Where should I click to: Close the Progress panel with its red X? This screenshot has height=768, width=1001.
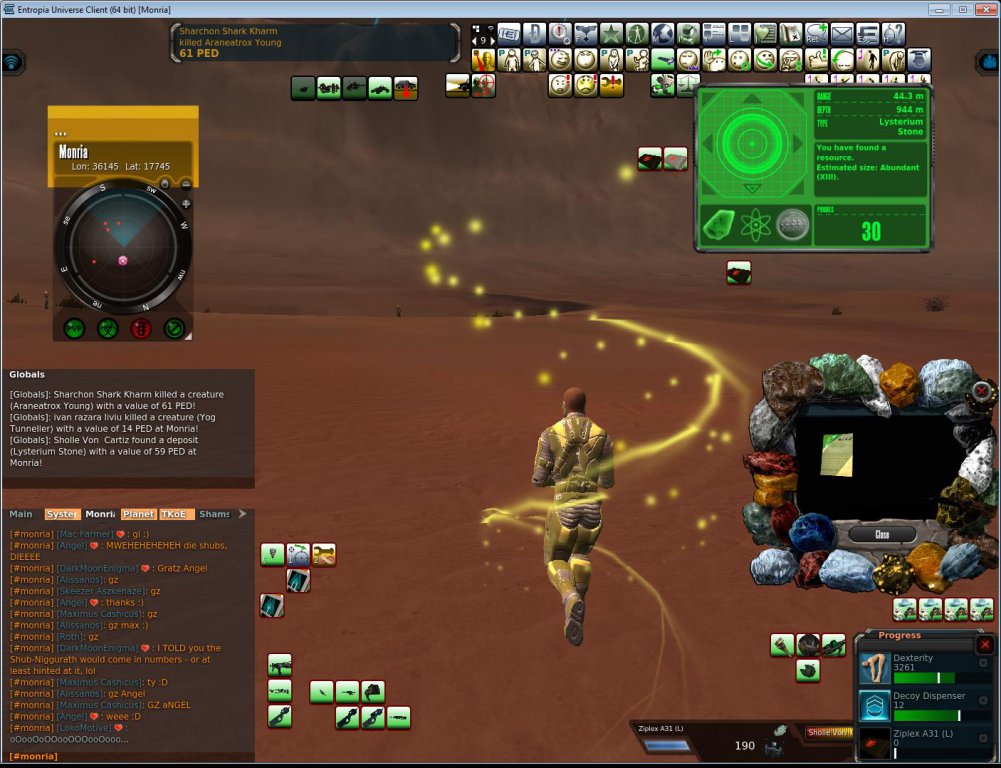click(984, 645)
